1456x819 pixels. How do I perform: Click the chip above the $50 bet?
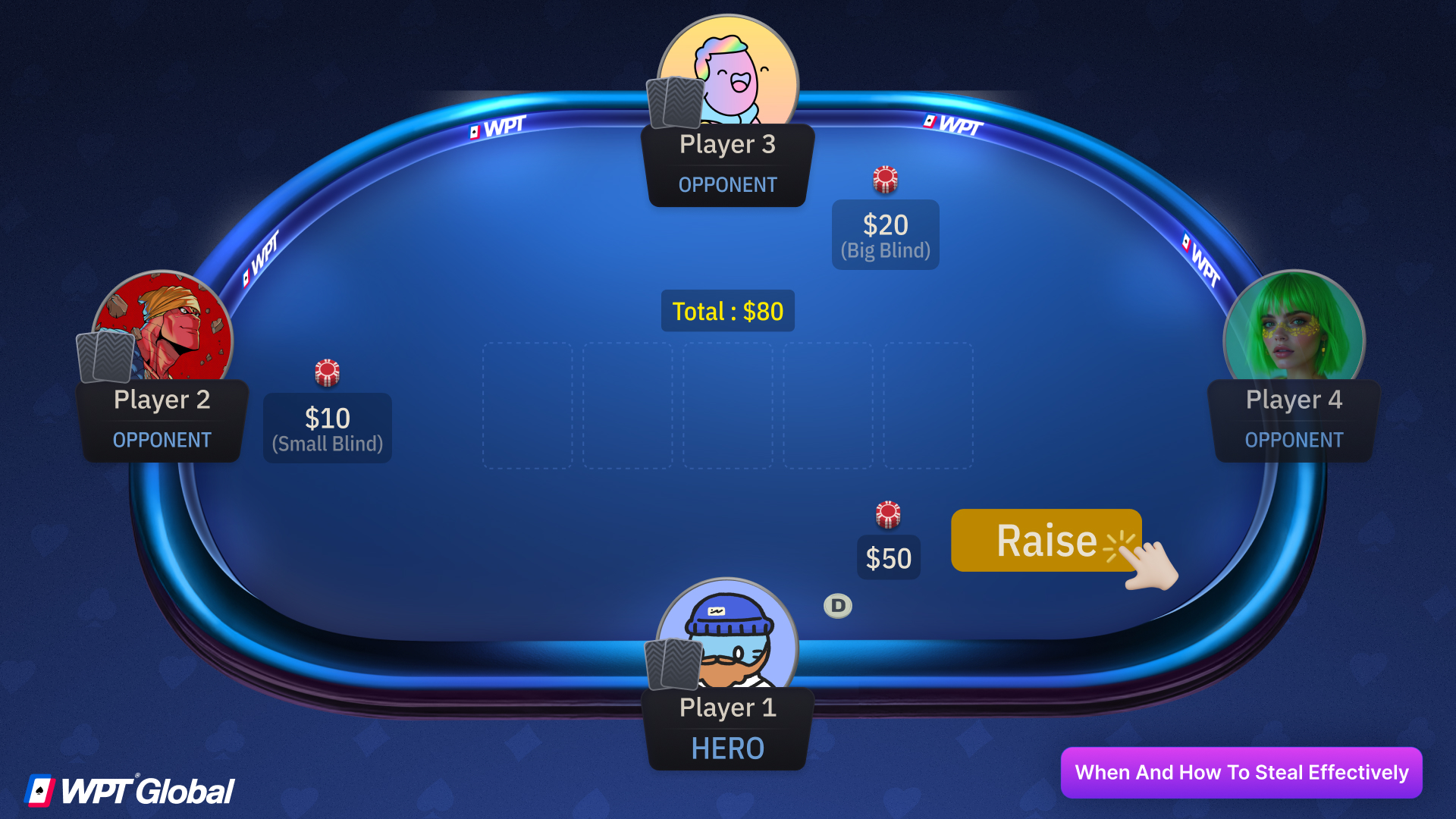pyautogui.click(x=887, y=514)
